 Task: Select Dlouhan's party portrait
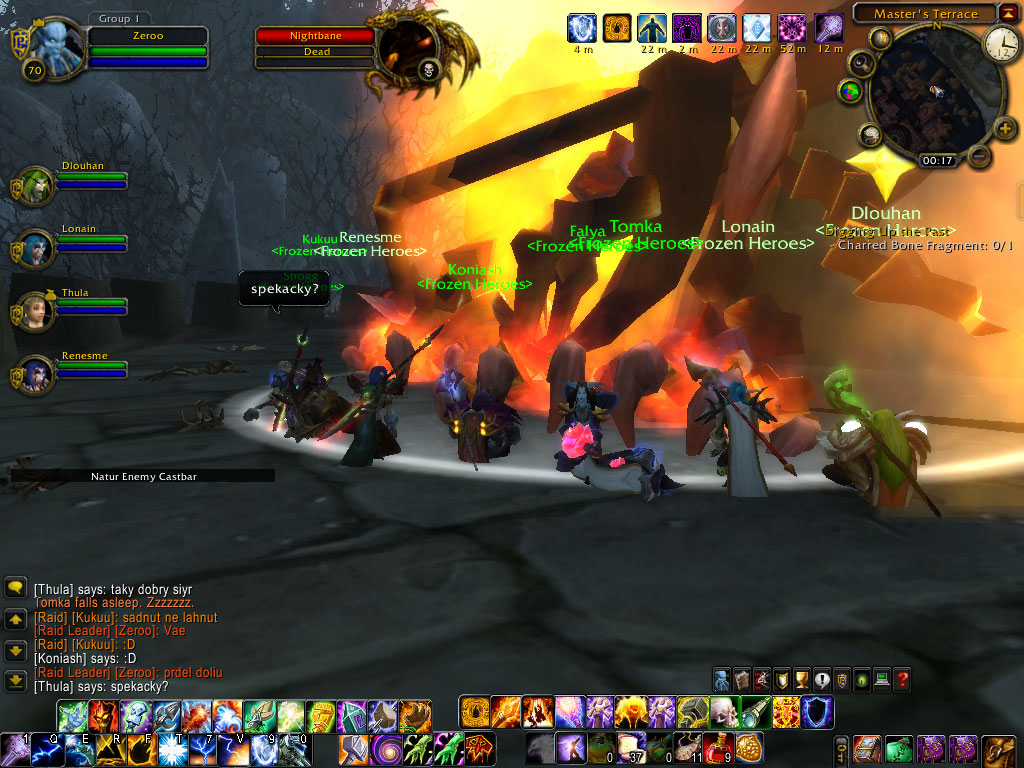point(35,187)
